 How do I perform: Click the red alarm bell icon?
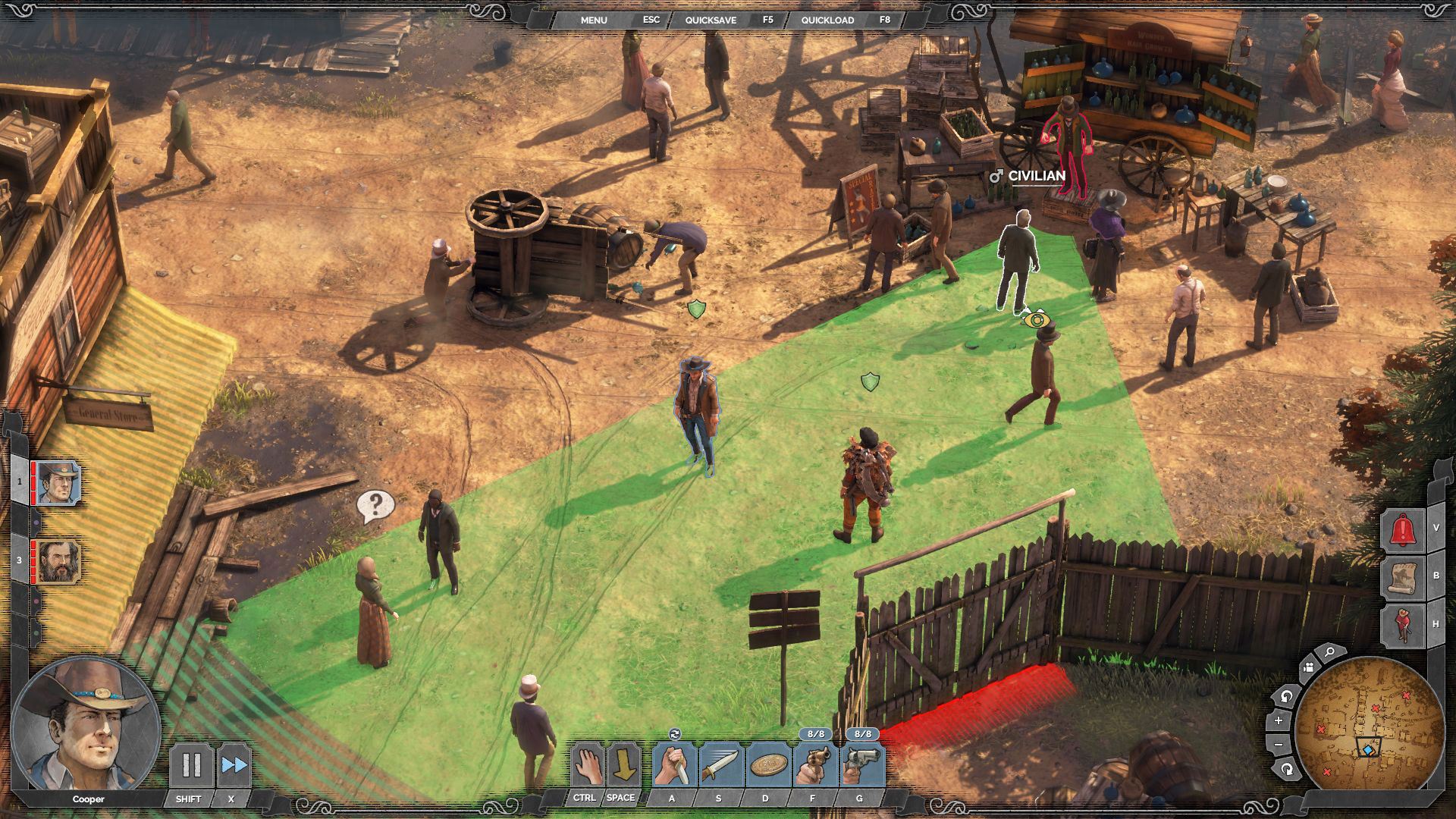[x=1402, y=529]
